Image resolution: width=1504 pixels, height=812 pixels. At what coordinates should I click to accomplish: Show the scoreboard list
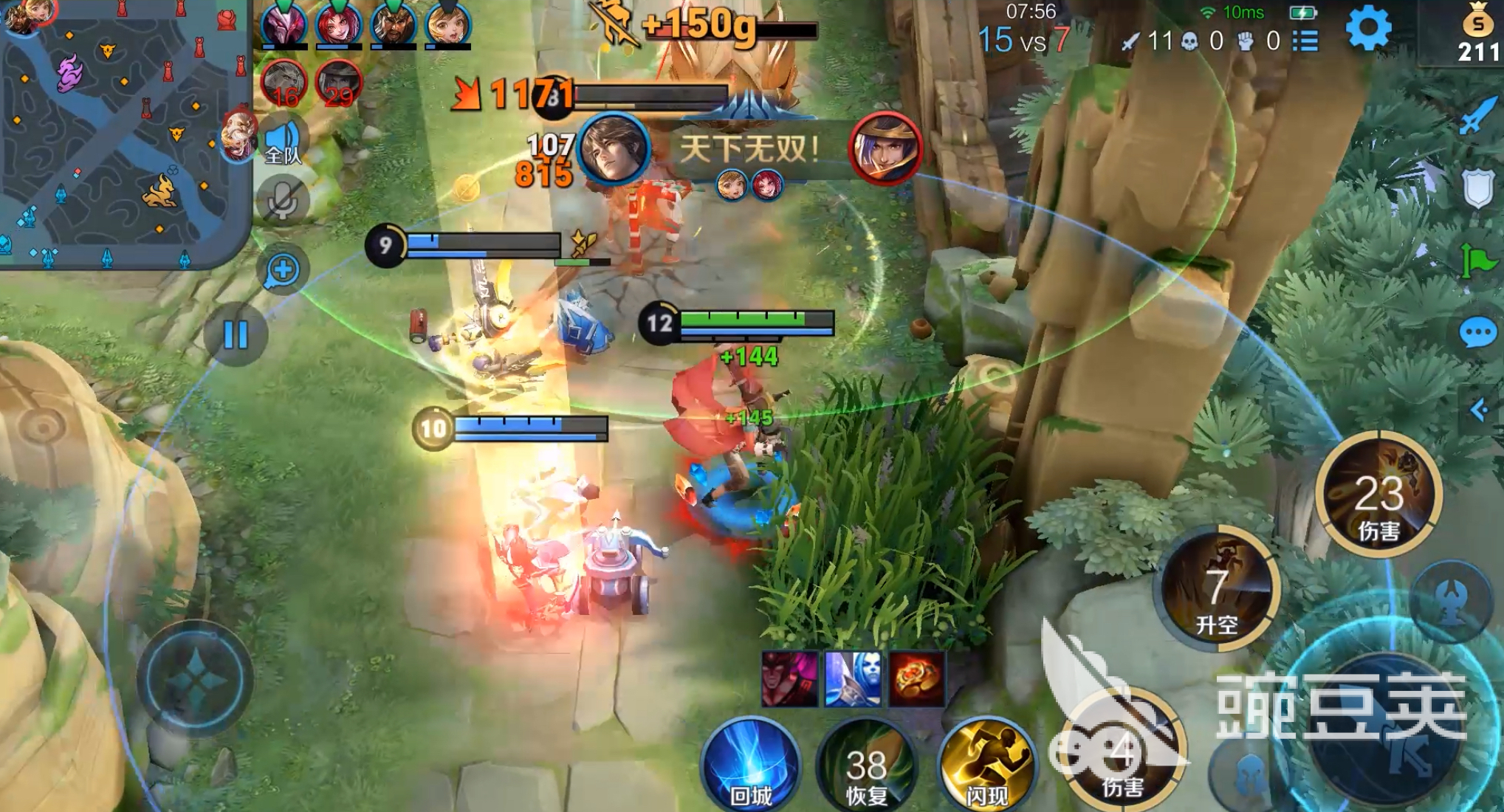tap(1305, 41)
